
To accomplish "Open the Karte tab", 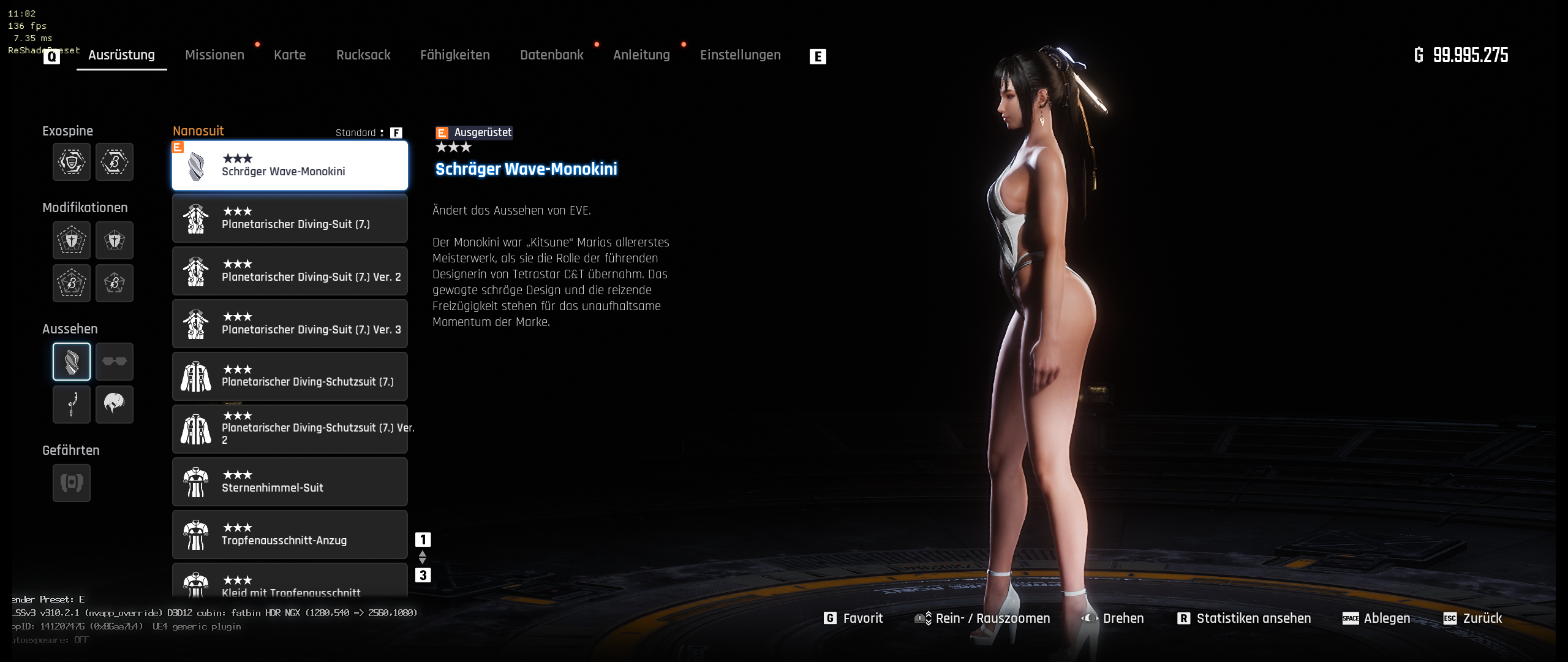I will pyautogui.click(x=290, y=55).
